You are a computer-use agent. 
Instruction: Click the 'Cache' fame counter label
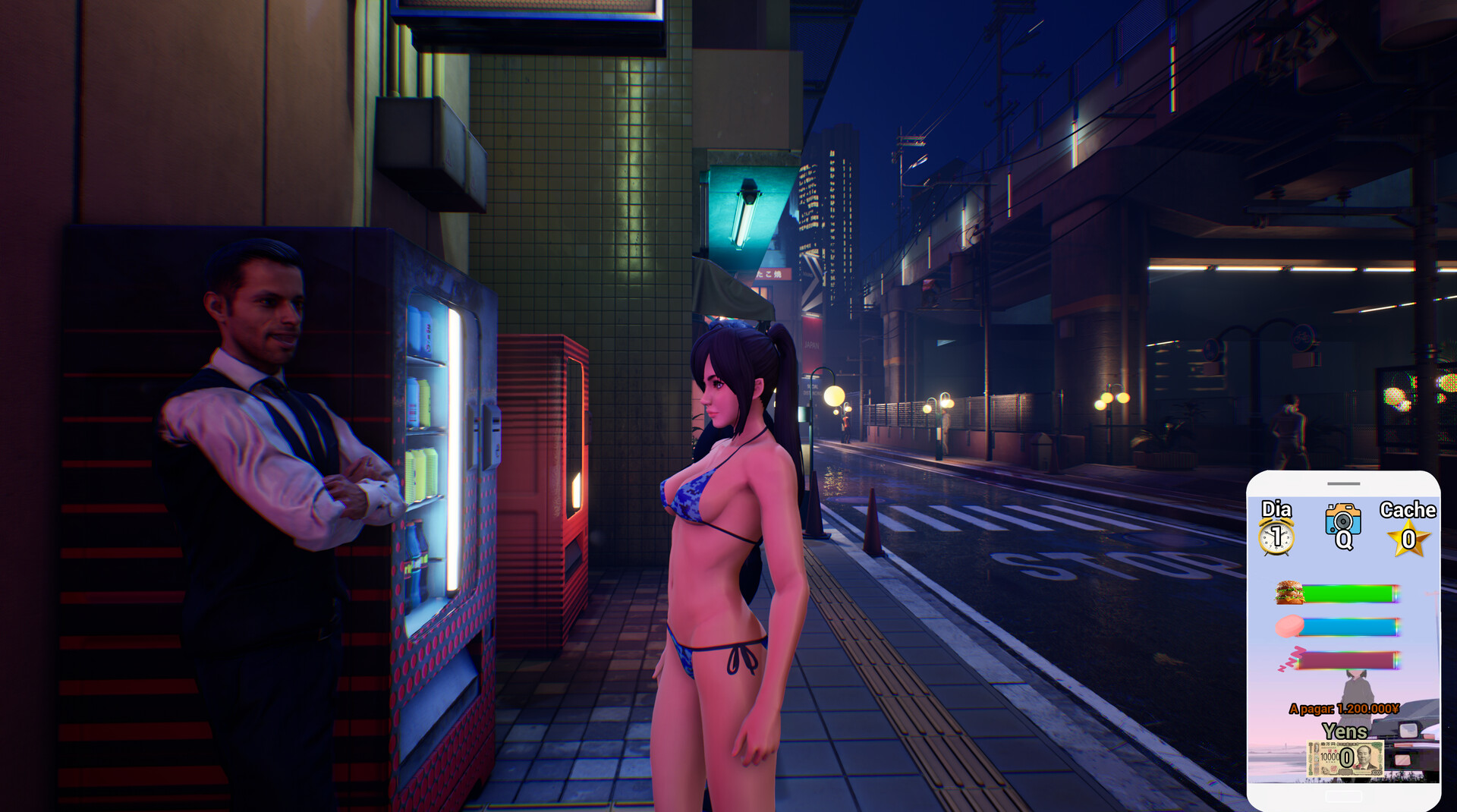[1407, 511]
